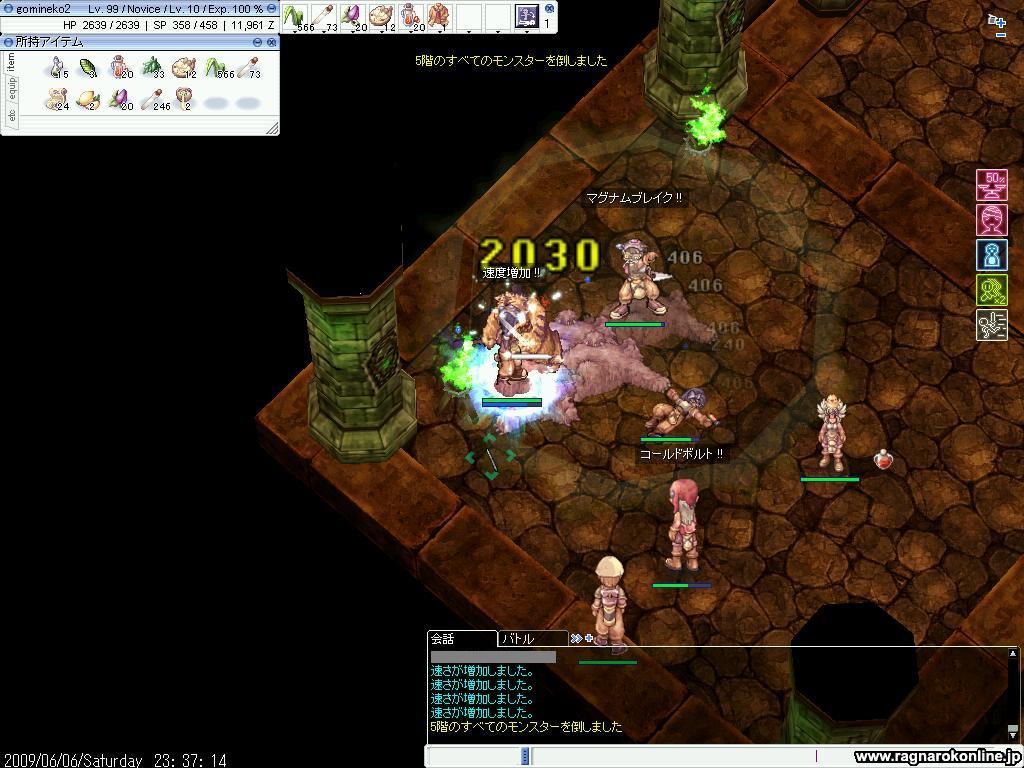
Task: Pick the inventory item with count 33
Action: 152,67
